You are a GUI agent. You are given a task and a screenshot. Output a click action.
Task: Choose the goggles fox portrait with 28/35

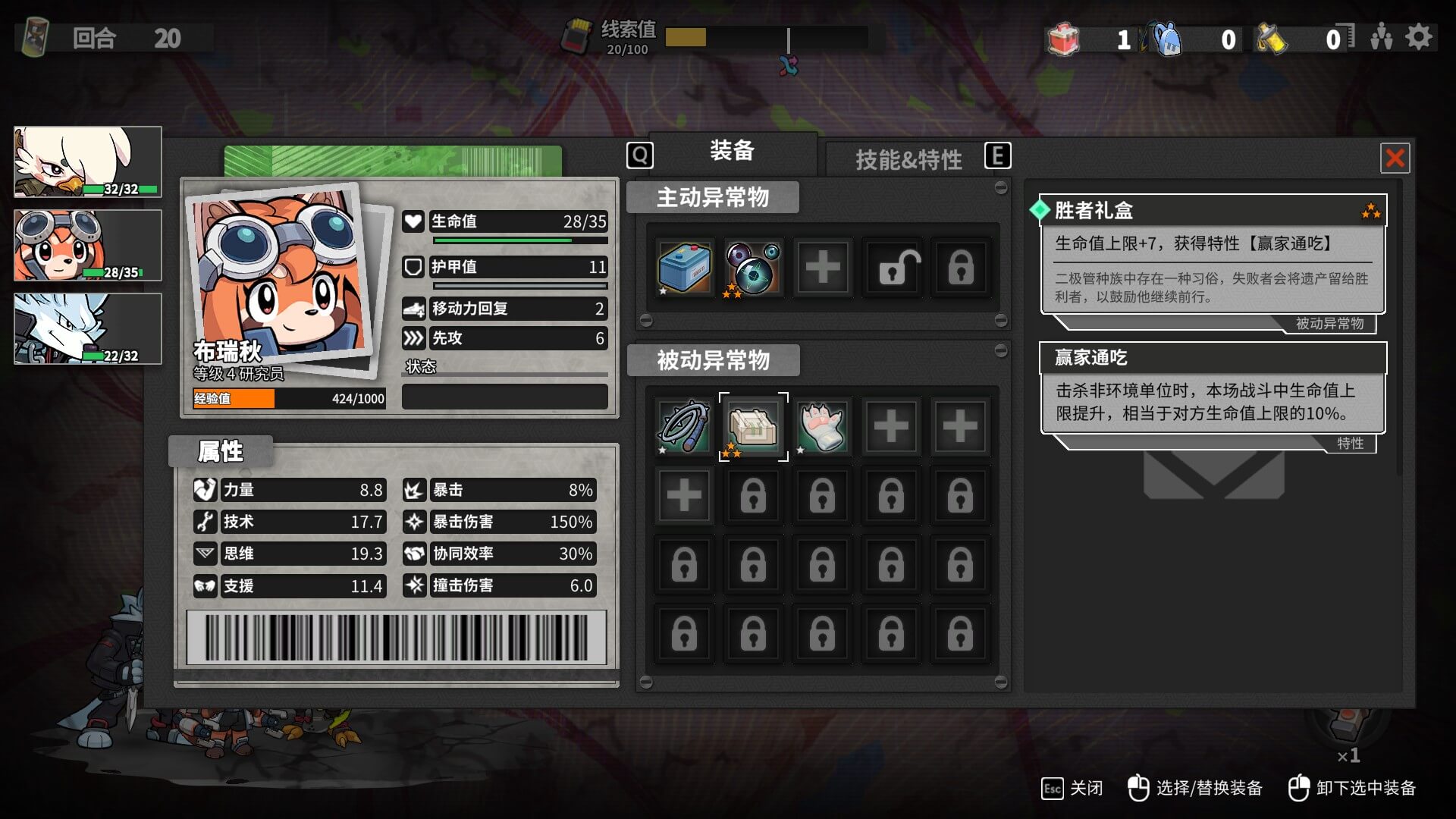click(x=88, y=246)
